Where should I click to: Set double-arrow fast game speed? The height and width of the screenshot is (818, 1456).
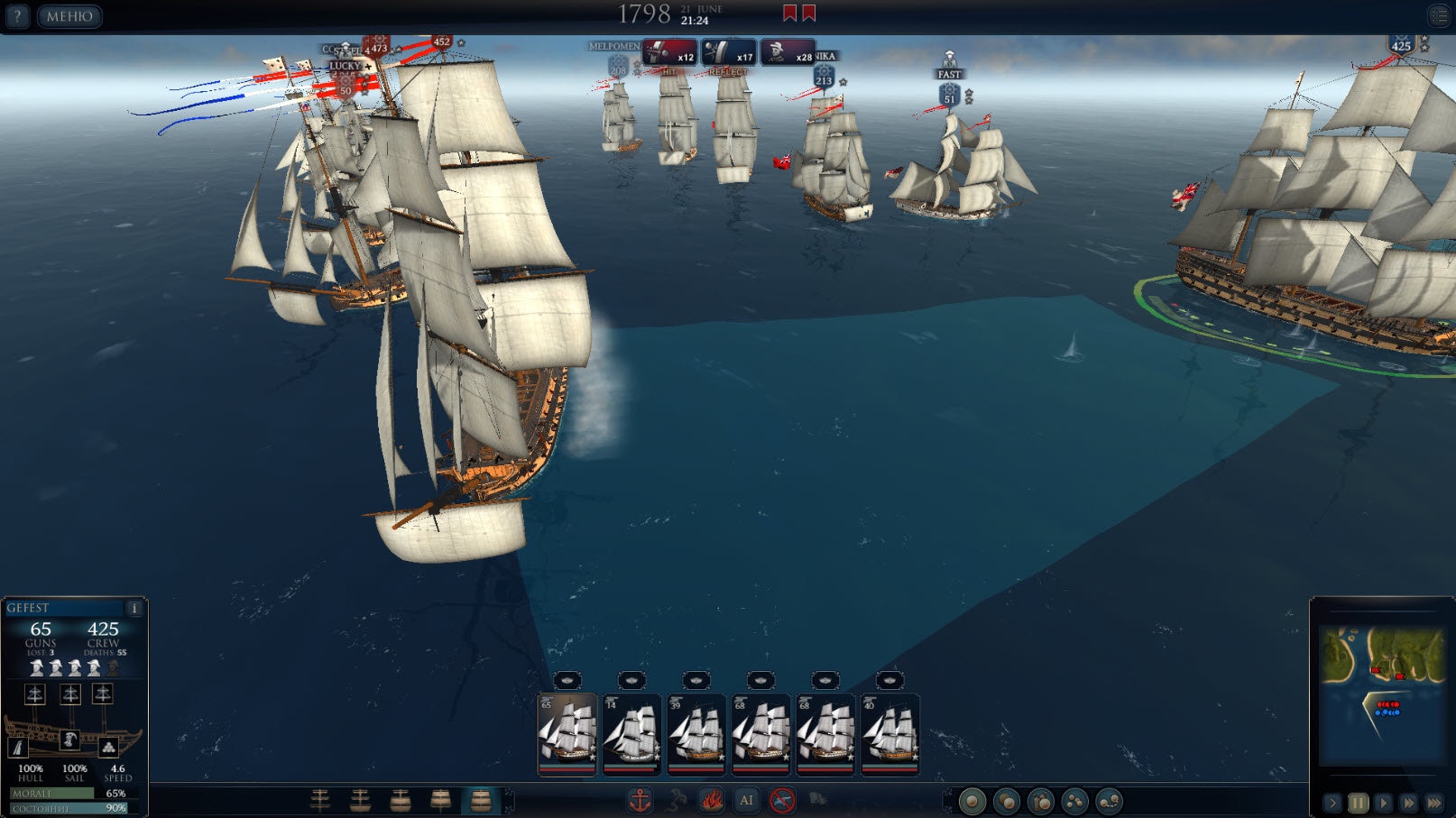1408,802
